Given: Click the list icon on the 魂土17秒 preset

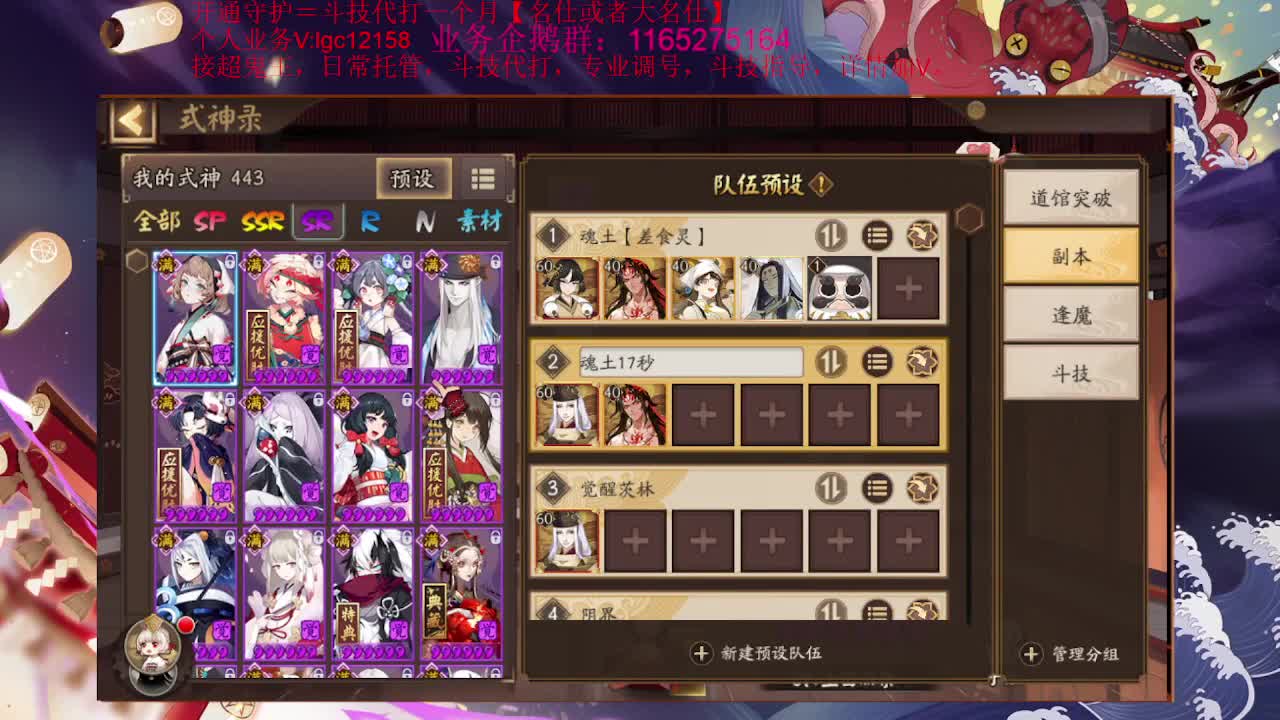Looking at the screenshot, I should [x=876, y=362].
